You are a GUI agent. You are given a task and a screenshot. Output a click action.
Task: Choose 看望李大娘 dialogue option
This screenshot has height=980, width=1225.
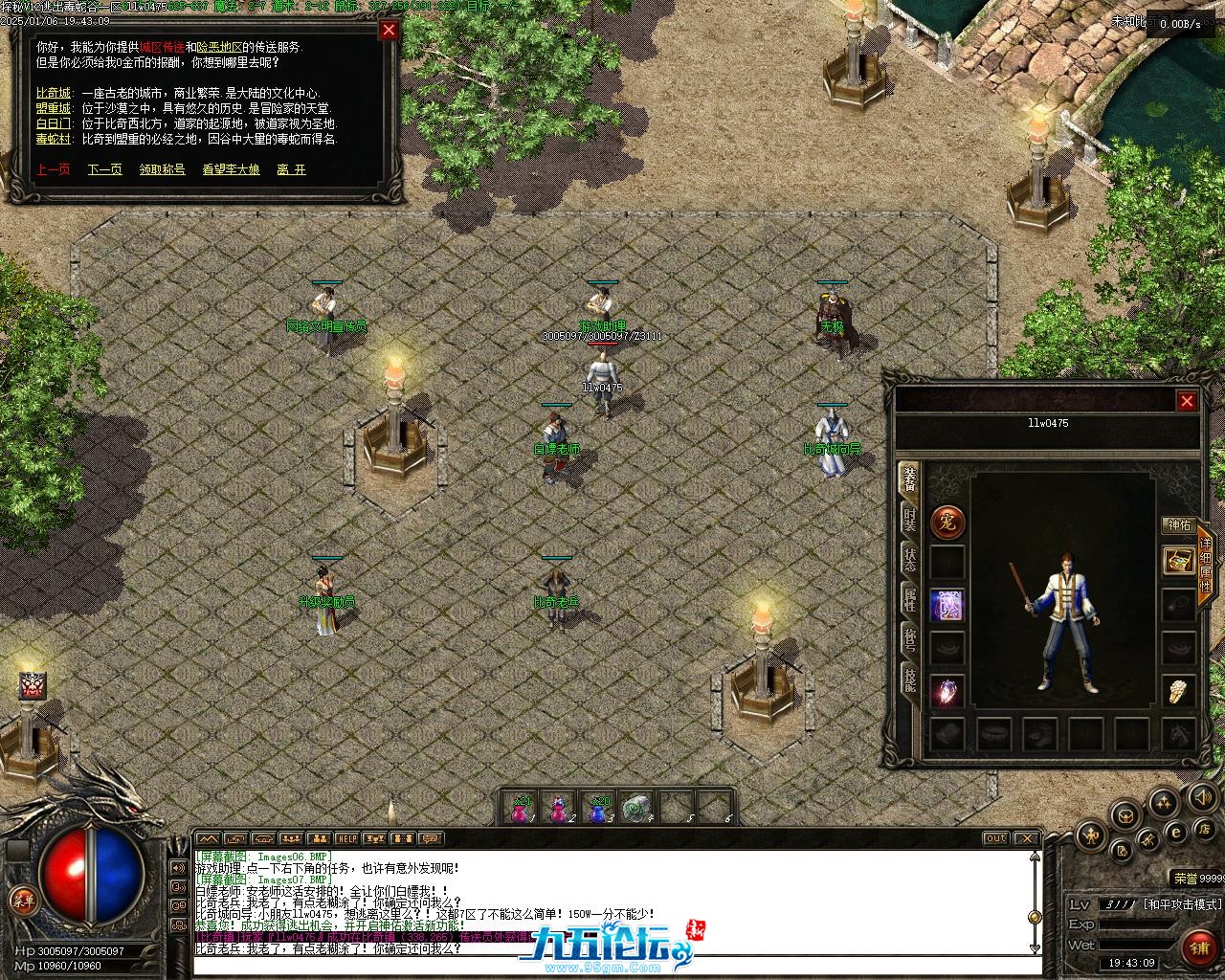[231, 169]
